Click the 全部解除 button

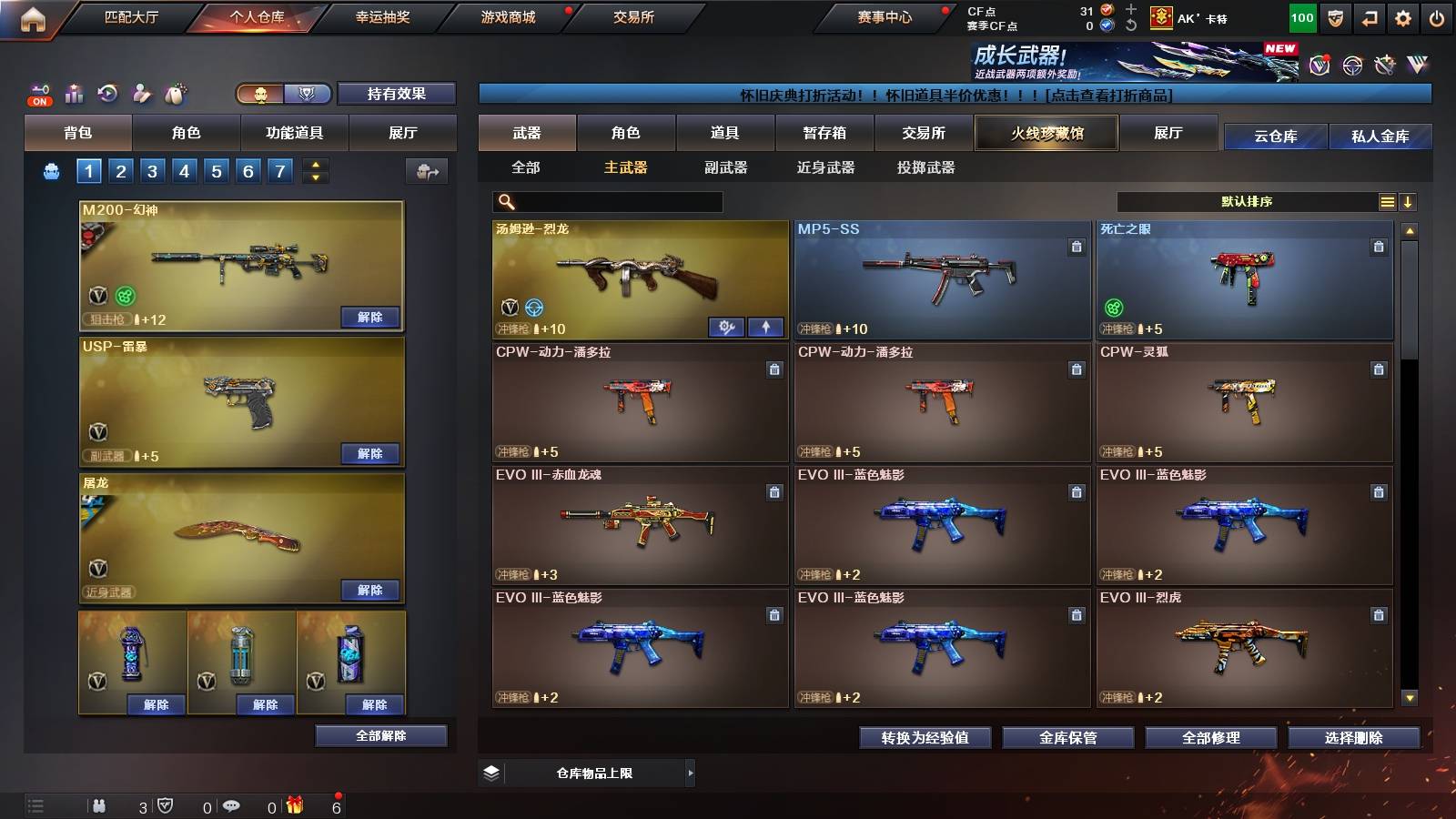pos(381,735)
